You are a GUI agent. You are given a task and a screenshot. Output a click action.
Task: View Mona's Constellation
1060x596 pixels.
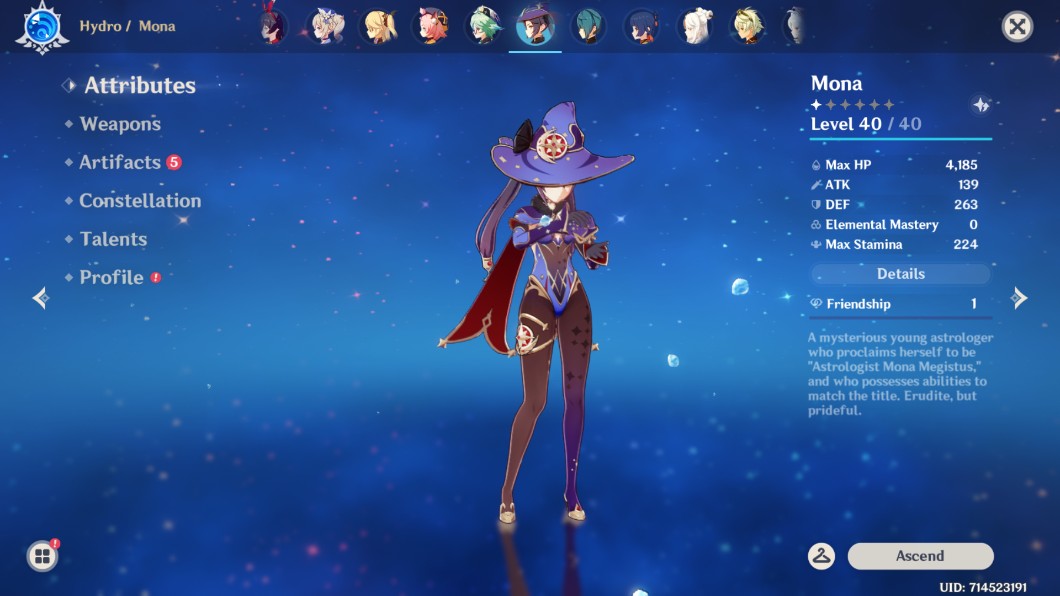(x=140, y=201)
